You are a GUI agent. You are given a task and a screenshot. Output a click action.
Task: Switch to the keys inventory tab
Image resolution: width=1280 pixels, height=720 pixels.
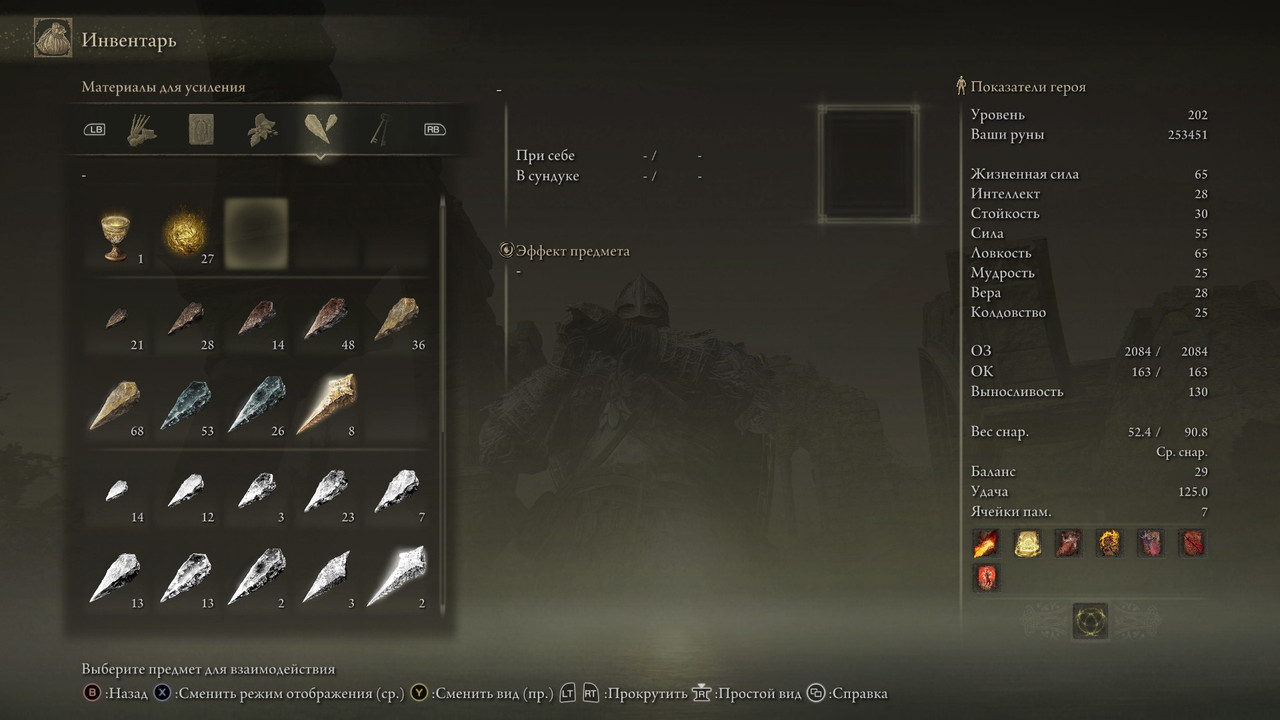point(381,130)
